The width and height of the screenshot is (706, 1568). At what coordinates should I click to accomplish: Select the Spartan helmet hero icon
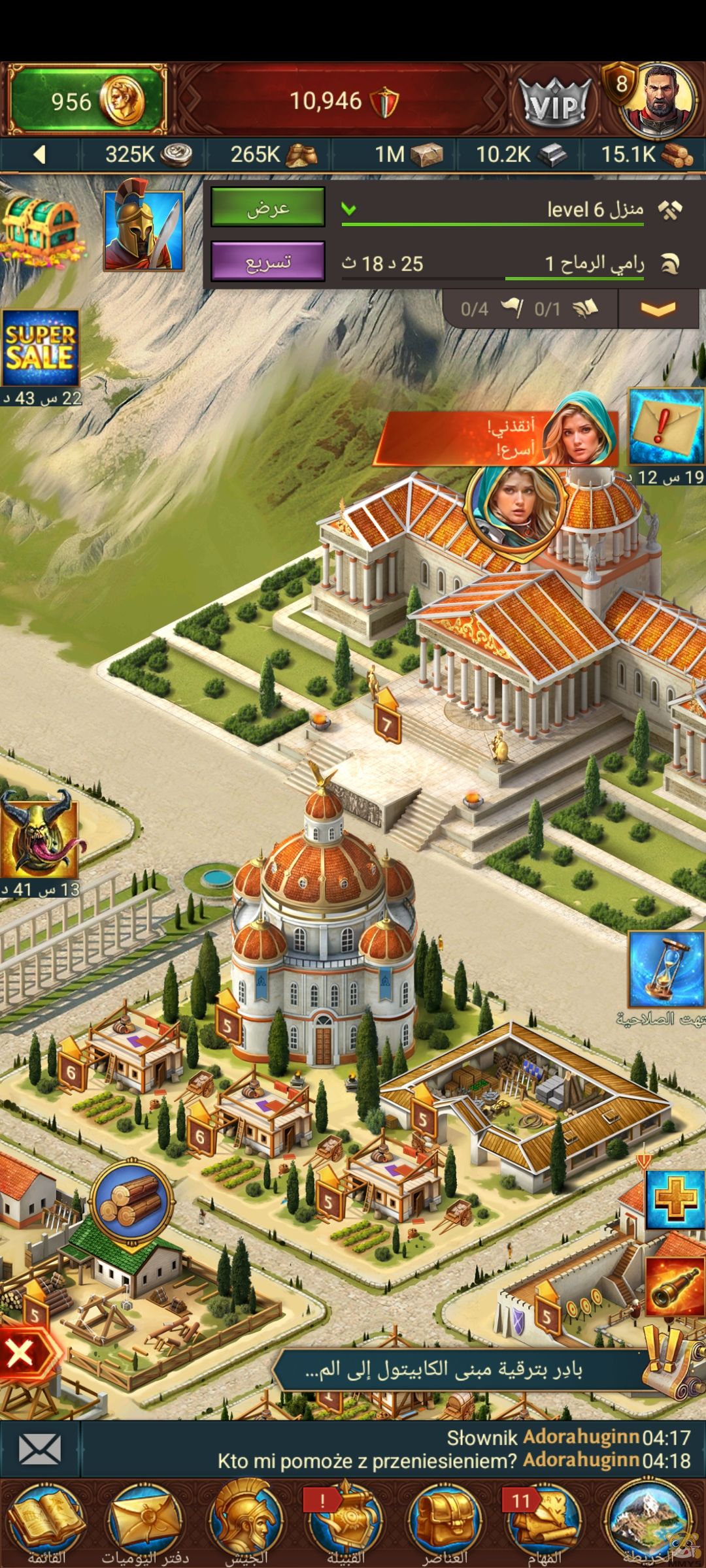pos(144,230)
